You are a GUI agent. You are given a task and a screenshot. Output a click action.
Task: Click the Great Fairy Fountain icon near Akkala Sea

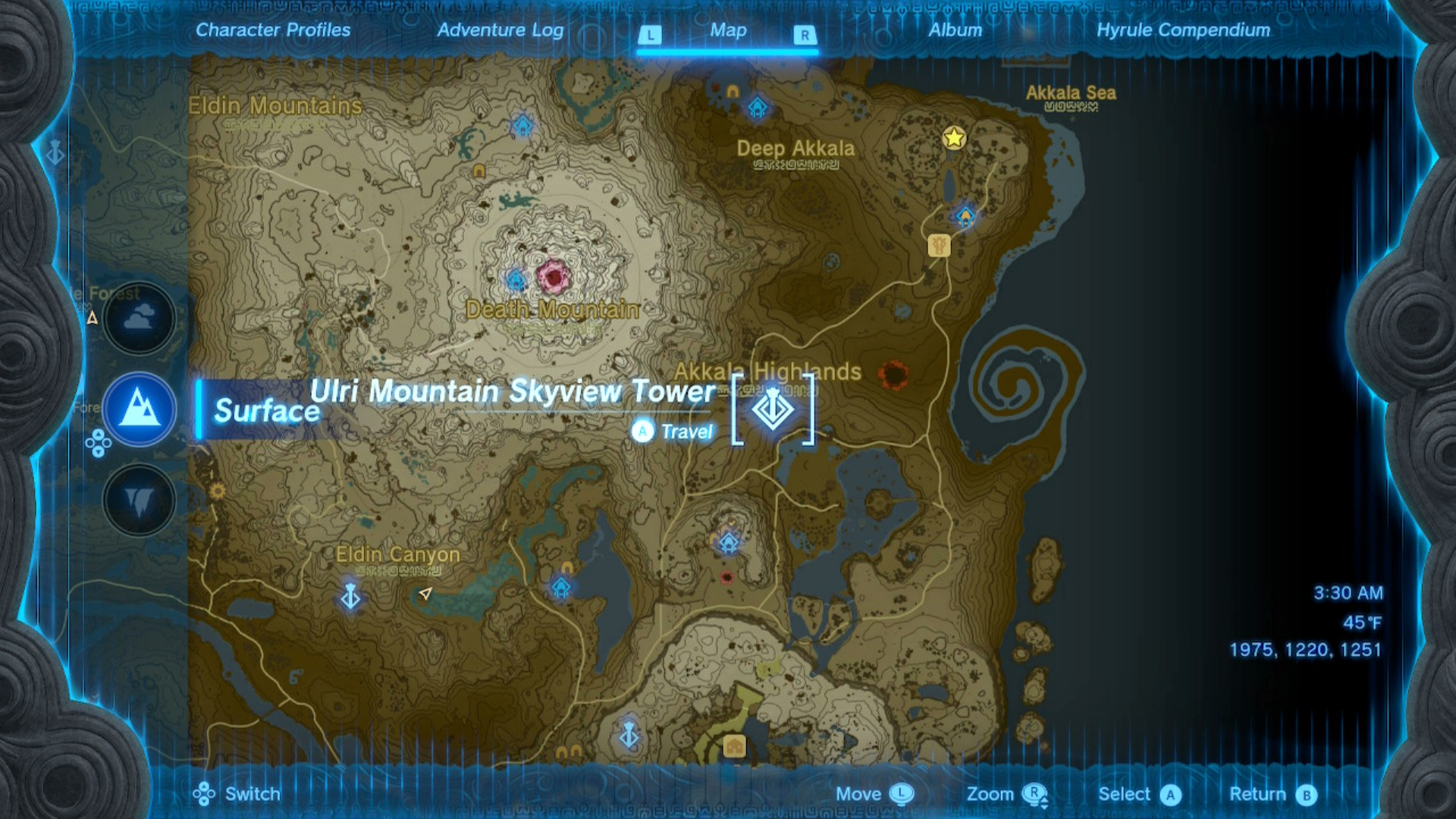[x=938, y=246]
